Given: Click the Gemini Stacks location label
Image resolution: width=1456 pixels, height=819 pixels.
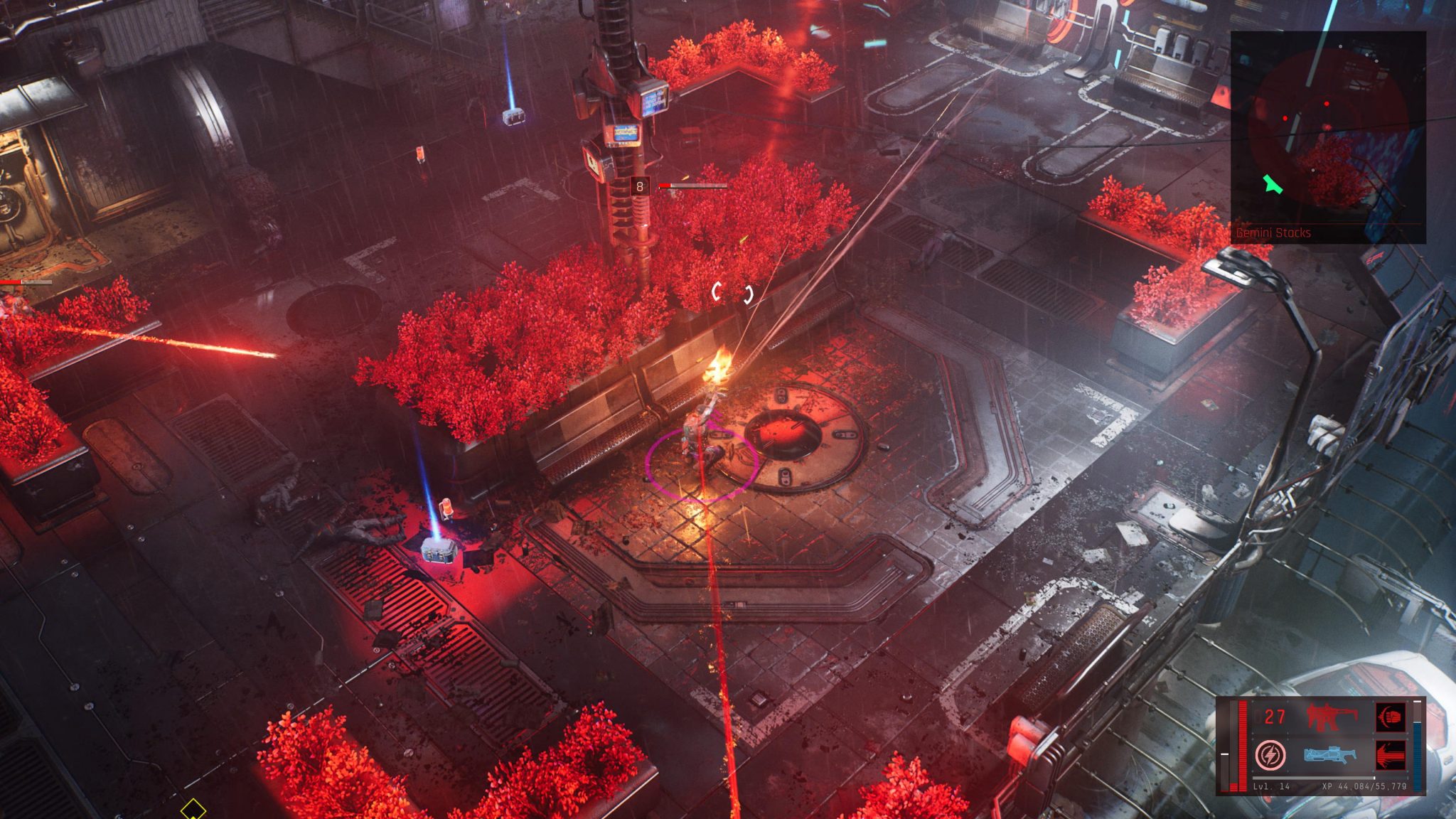Looking at the screenshot, I should (1273, 232).
